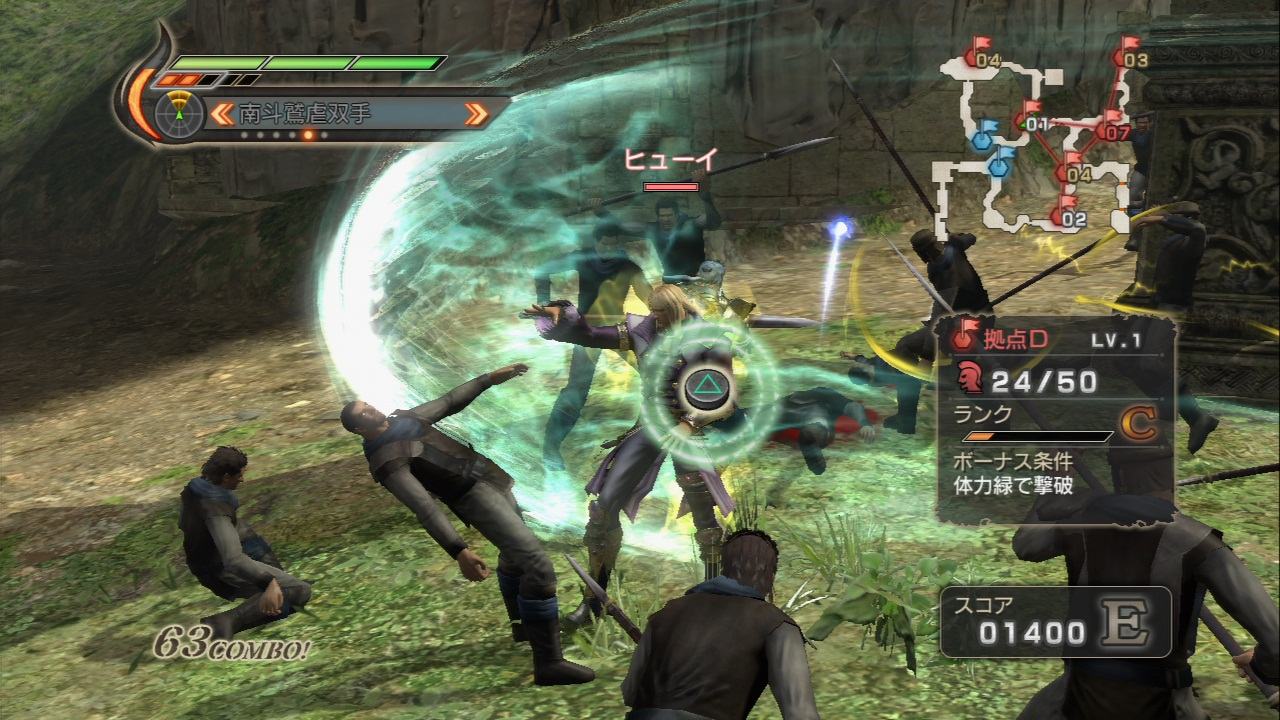Choose red base marker 07 on minimap
Image resolution: width=1280 pixels, height=720 pixels.
click(1113, 128)
